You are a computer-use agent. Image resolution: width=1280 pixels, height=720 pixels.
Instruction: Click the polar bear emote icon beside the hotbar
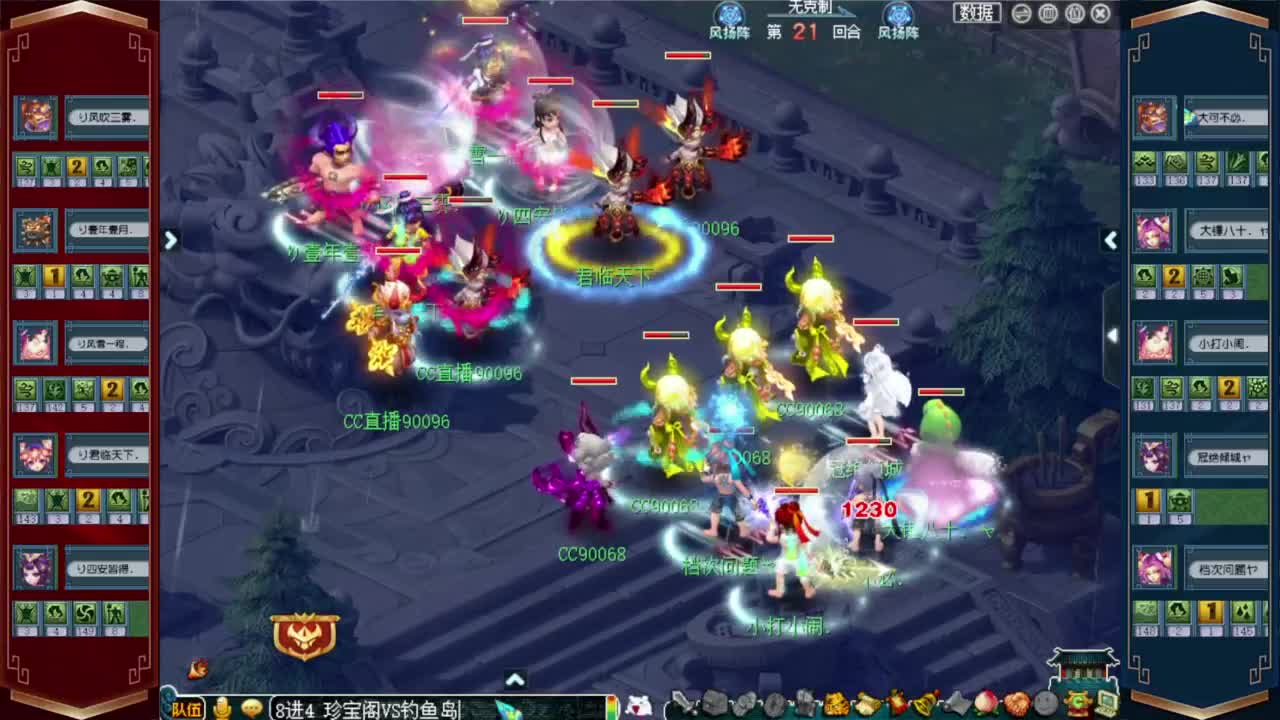[637, 704]
